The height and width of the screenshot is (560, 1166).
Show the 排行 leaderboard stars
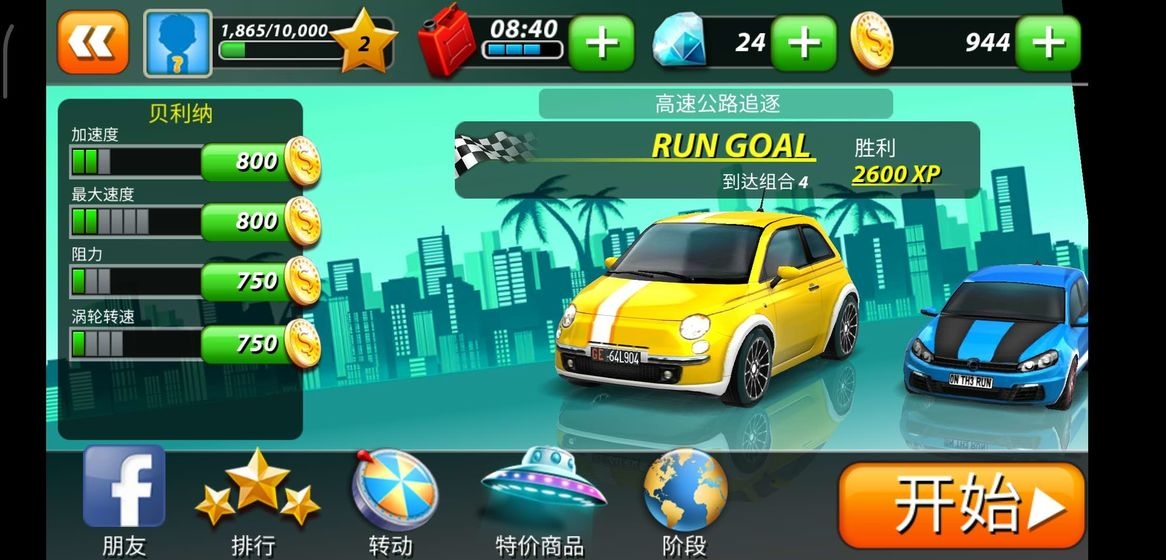point(257,498)
